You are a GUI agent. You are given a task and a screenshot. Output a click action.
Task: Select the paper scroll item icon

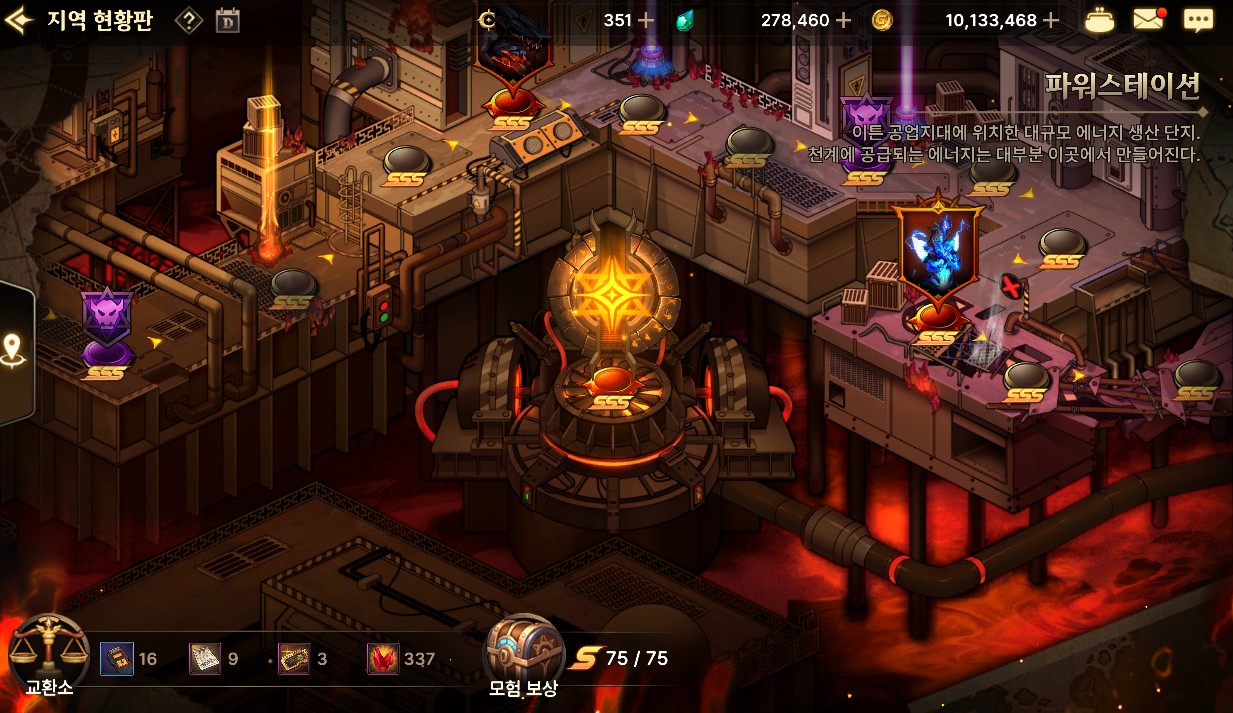(205, 659)
